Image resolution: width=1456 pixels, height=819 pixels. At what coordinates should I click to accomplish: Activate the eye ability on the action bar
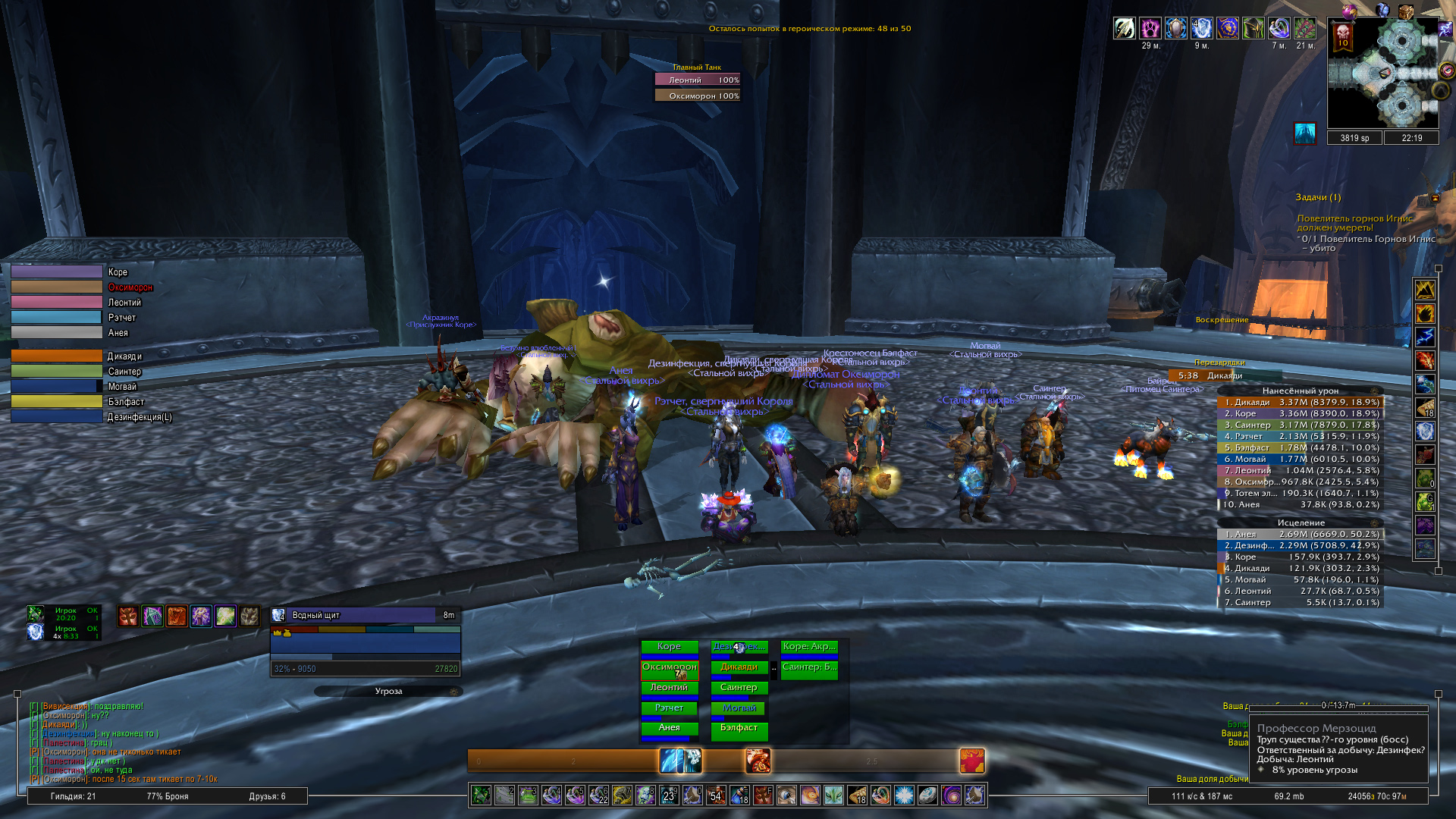786,795
